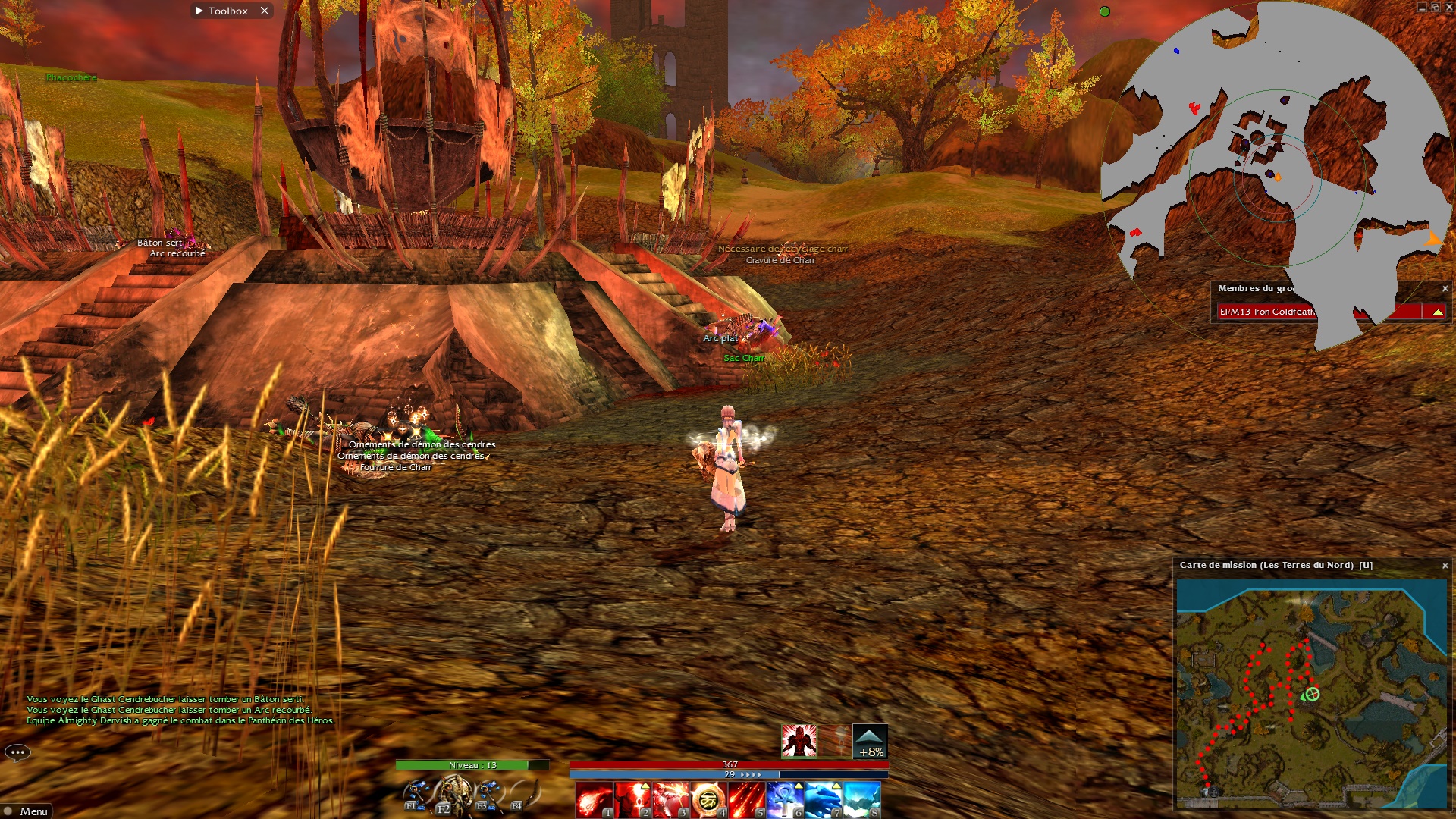Close the Carte de mission window
The image size is (1456, 819).
click(1445, 566)
